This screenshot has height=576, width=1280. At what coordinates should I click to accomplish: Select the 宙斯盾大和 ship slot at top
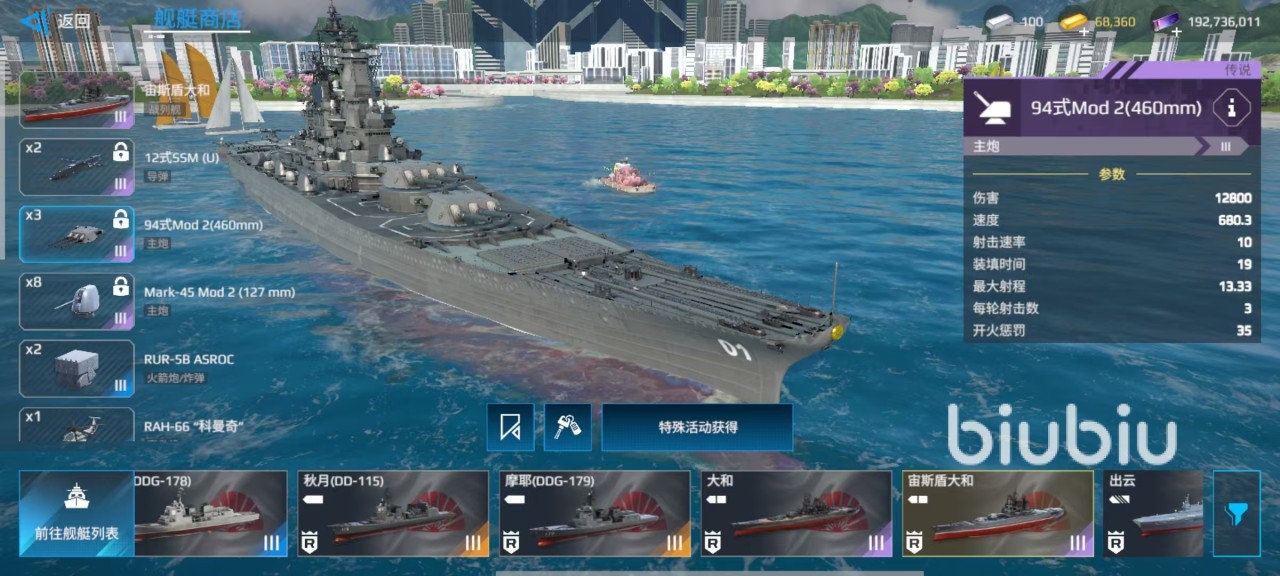77,99
